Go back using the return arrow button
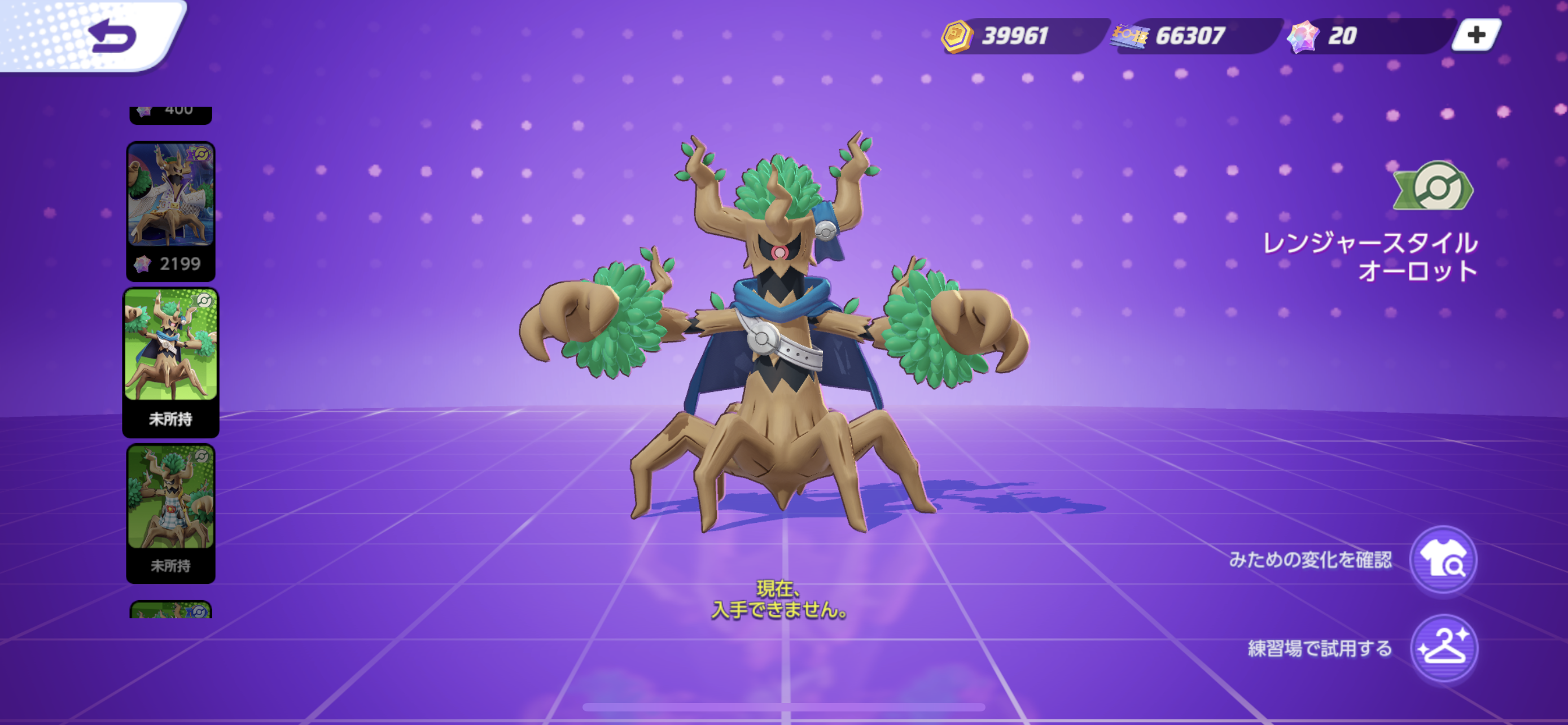 pyautogui.click(x=113, y=36)
